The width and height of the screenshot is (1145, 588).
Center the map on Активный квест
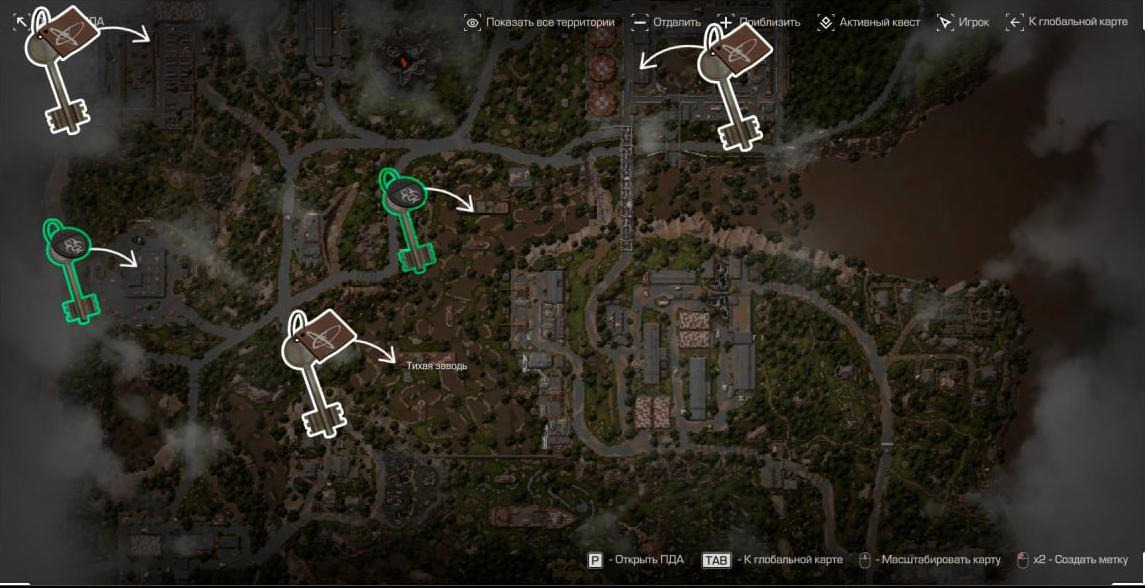[869, 22]
